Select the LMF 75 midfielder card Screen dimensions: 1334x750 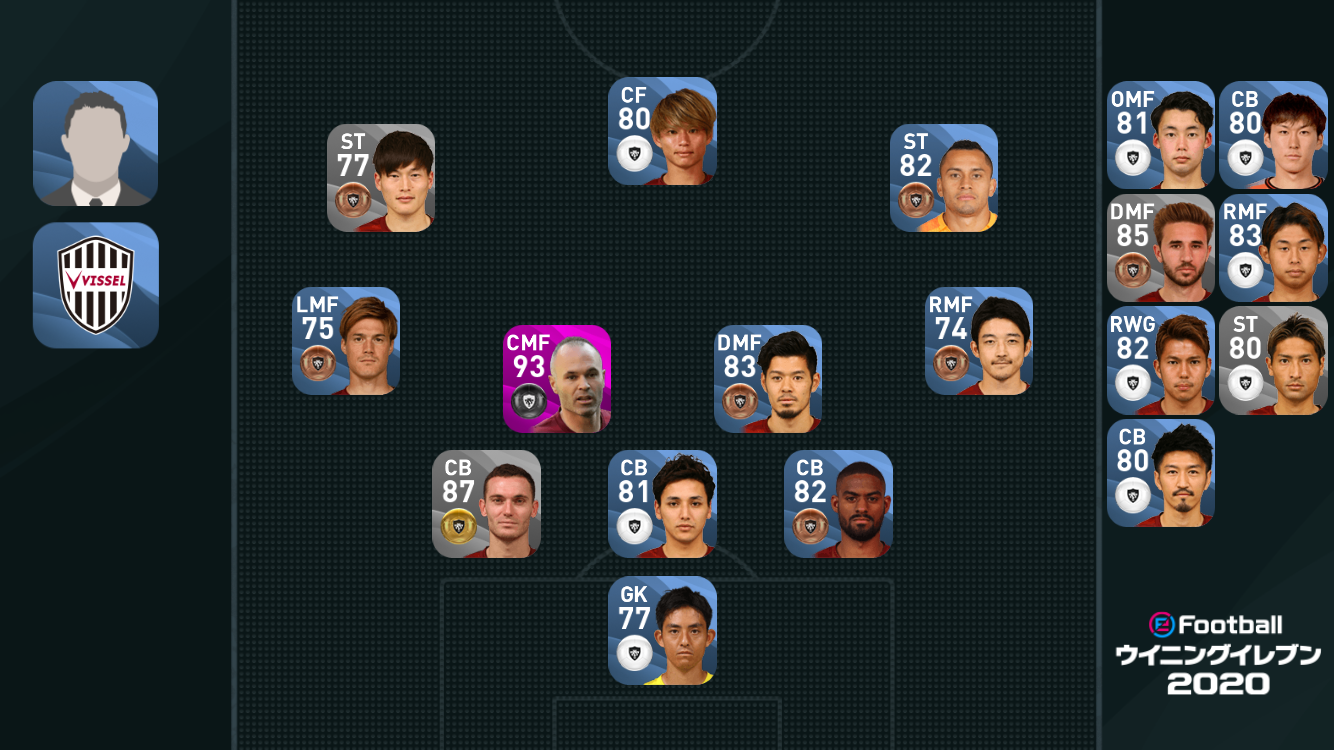[346, 341]
